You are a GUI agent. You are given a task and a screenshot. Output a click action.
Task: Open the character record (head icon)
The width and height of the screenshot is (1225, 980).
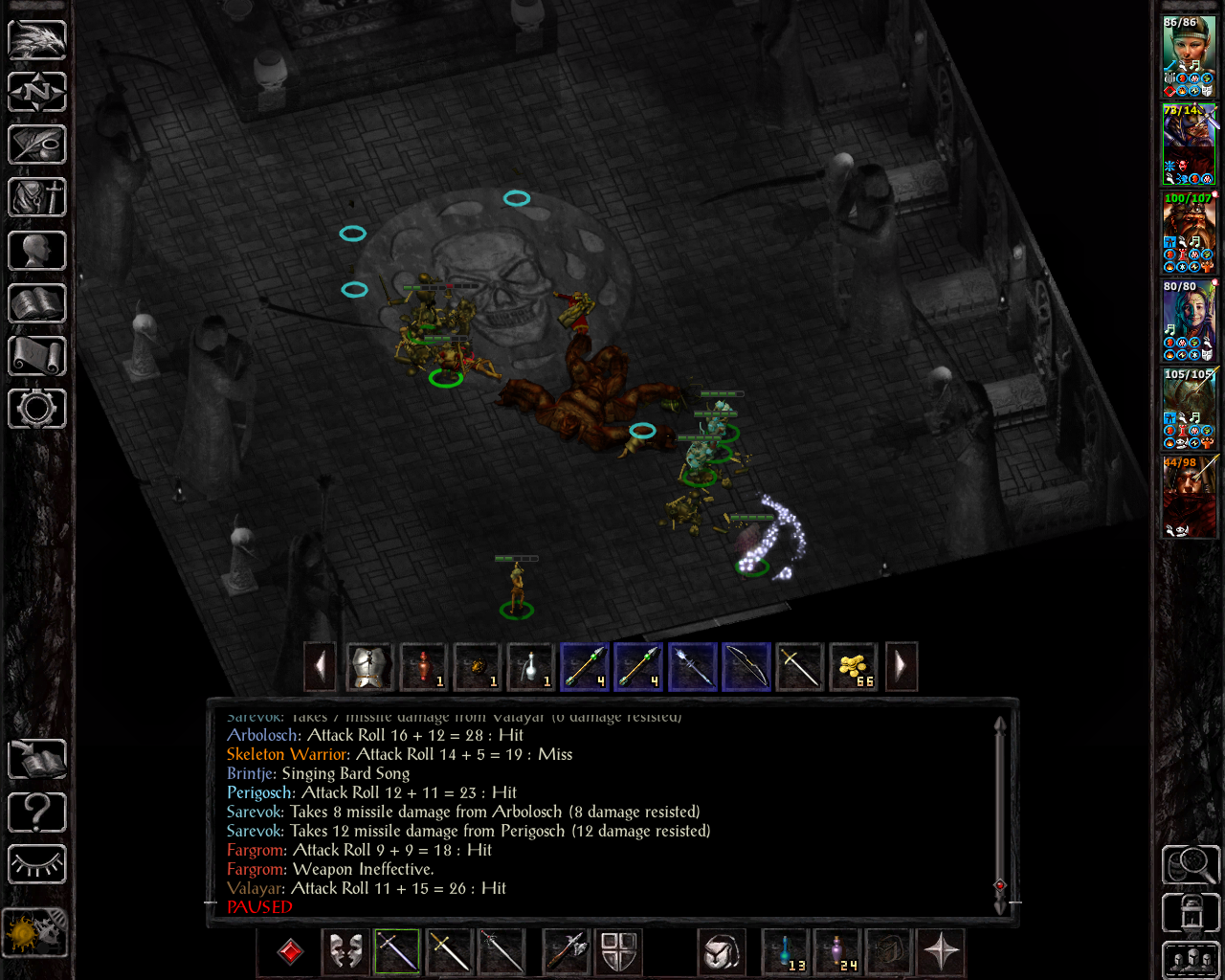[x=37, y=251]
